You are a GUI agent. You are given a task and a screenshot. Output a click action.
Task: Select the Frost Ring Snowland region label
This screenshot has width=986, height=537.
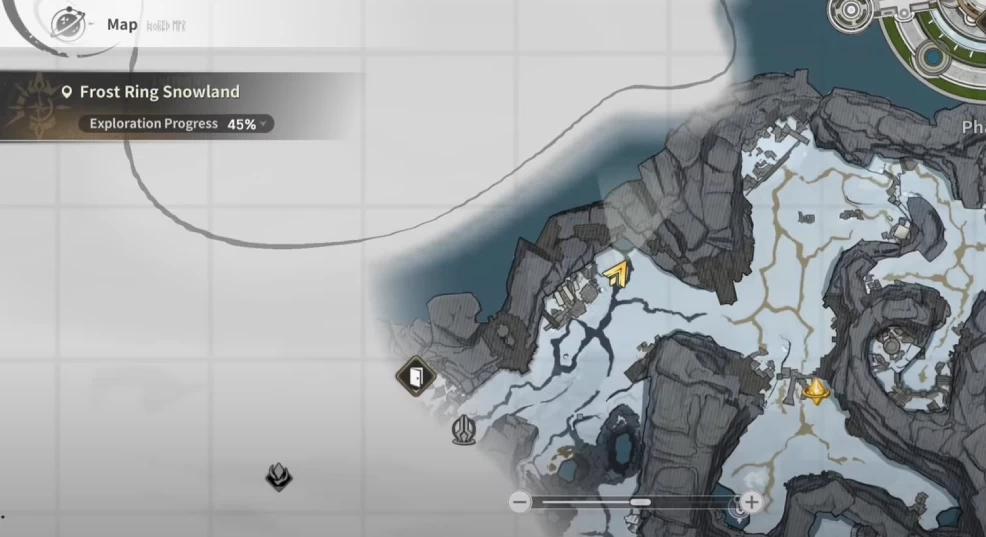(159, 92)
